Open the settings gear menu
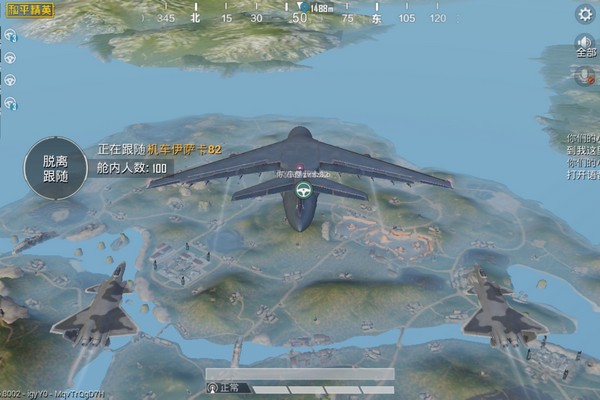 pyautogui.click(x=586, y=14)
